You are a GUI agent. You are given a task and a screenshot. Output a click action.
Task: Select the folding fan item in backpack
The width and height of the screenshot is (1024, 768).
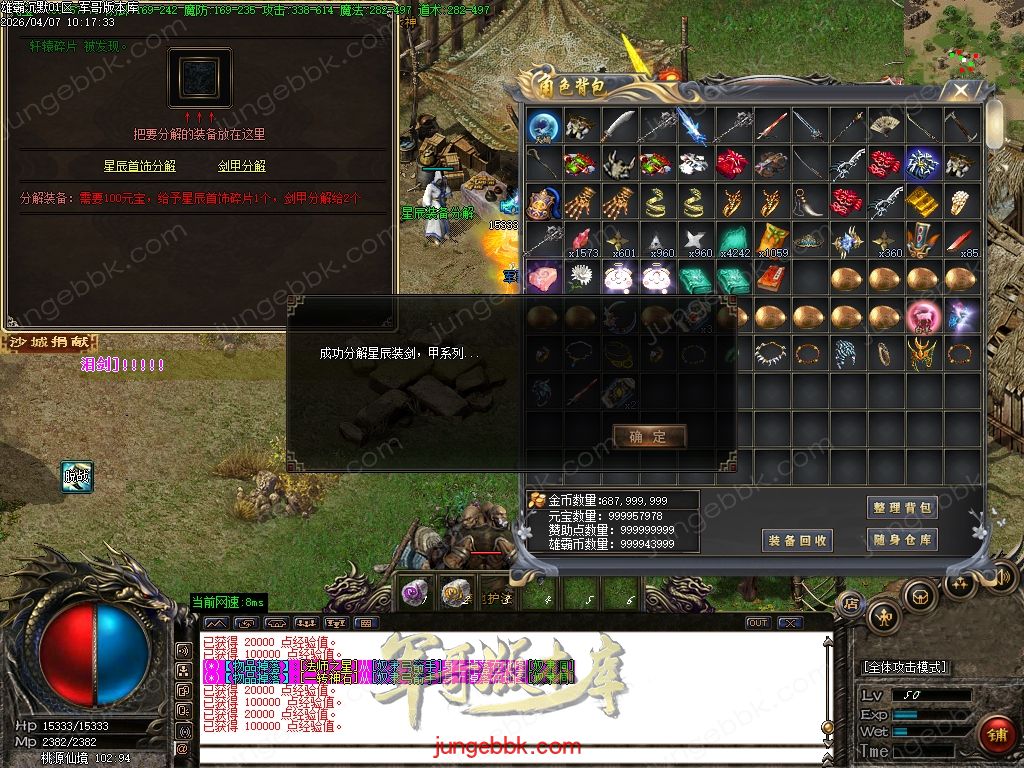(883, 125)
